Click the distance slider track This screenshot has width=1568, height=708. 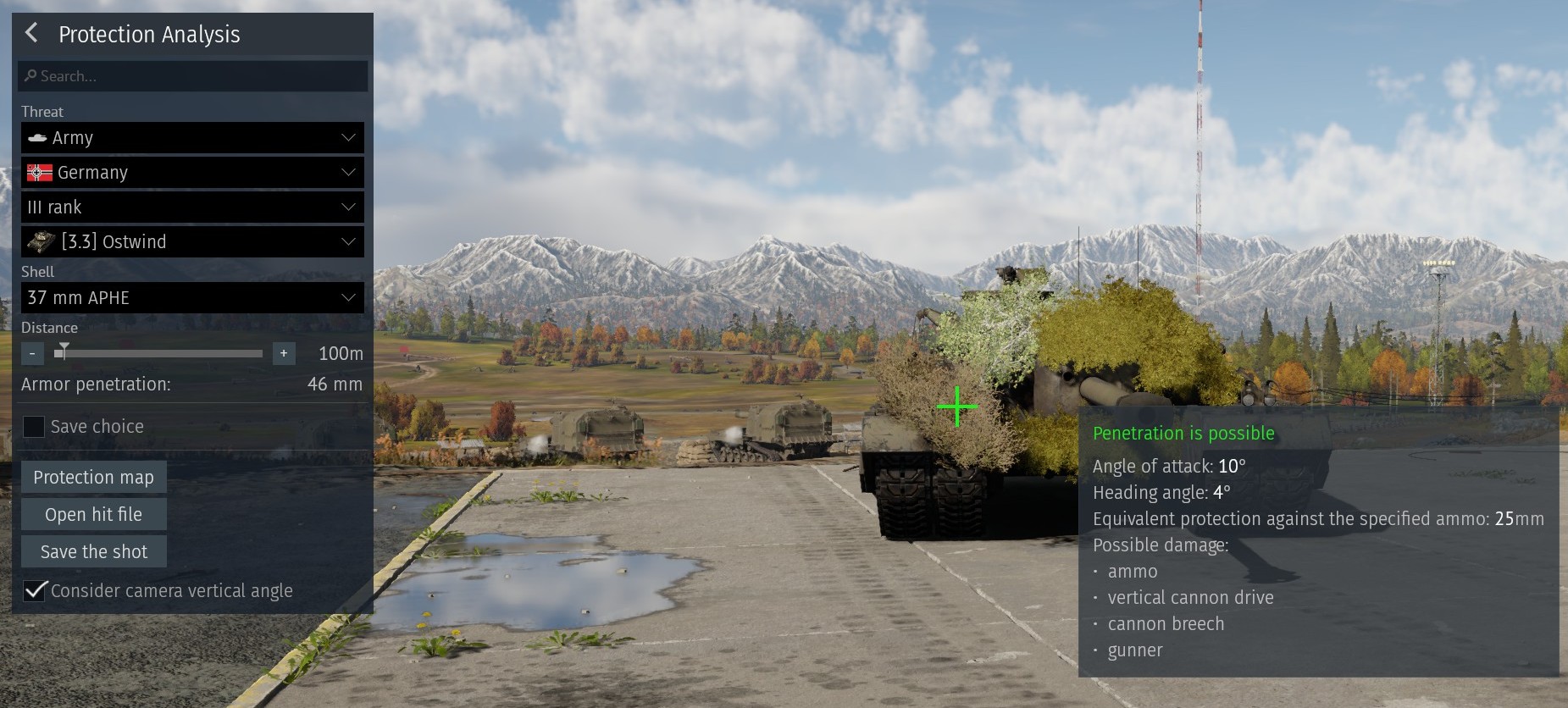tap(161, 353)
